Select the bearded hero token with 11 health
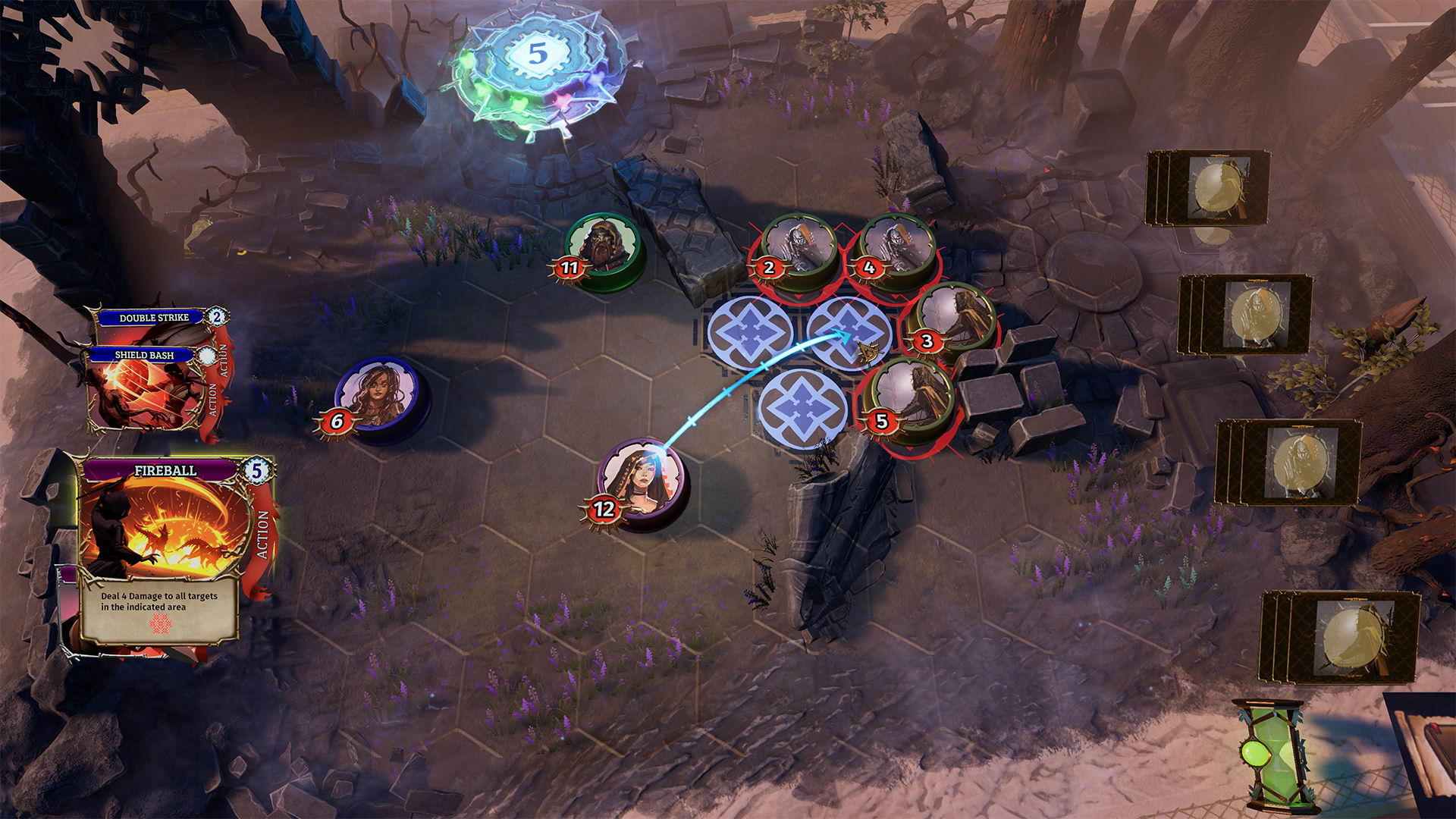The height and width of the screenshot is (819, 1456). pyautogui.click(x=604, y=247)
